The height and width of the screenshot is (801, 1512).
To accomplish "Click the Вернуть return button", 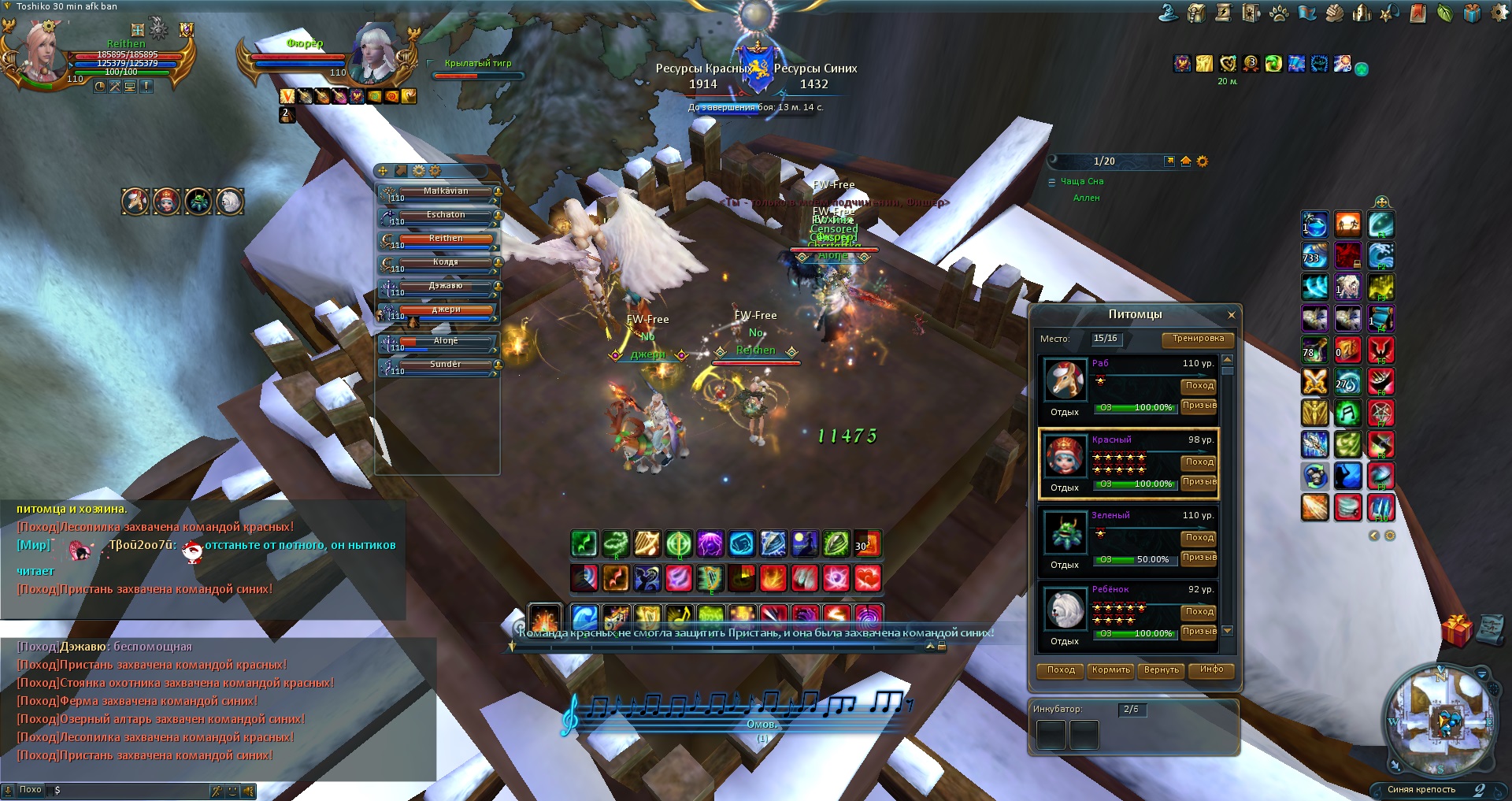I will click(x=1161, y=670).
